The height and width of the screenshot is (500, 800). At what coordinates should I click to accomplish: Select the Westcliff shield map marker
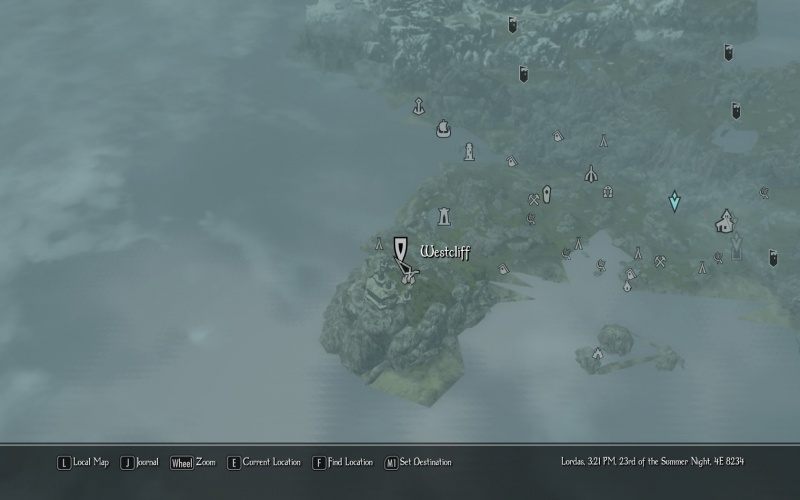click(400, 249)
